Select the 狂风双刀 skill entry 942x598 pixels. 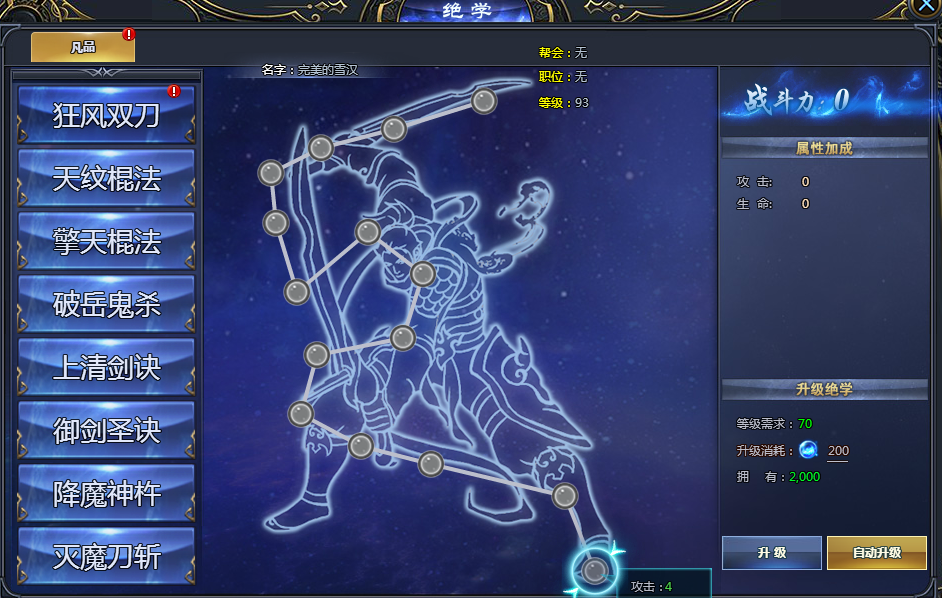(x=106, y=115)
